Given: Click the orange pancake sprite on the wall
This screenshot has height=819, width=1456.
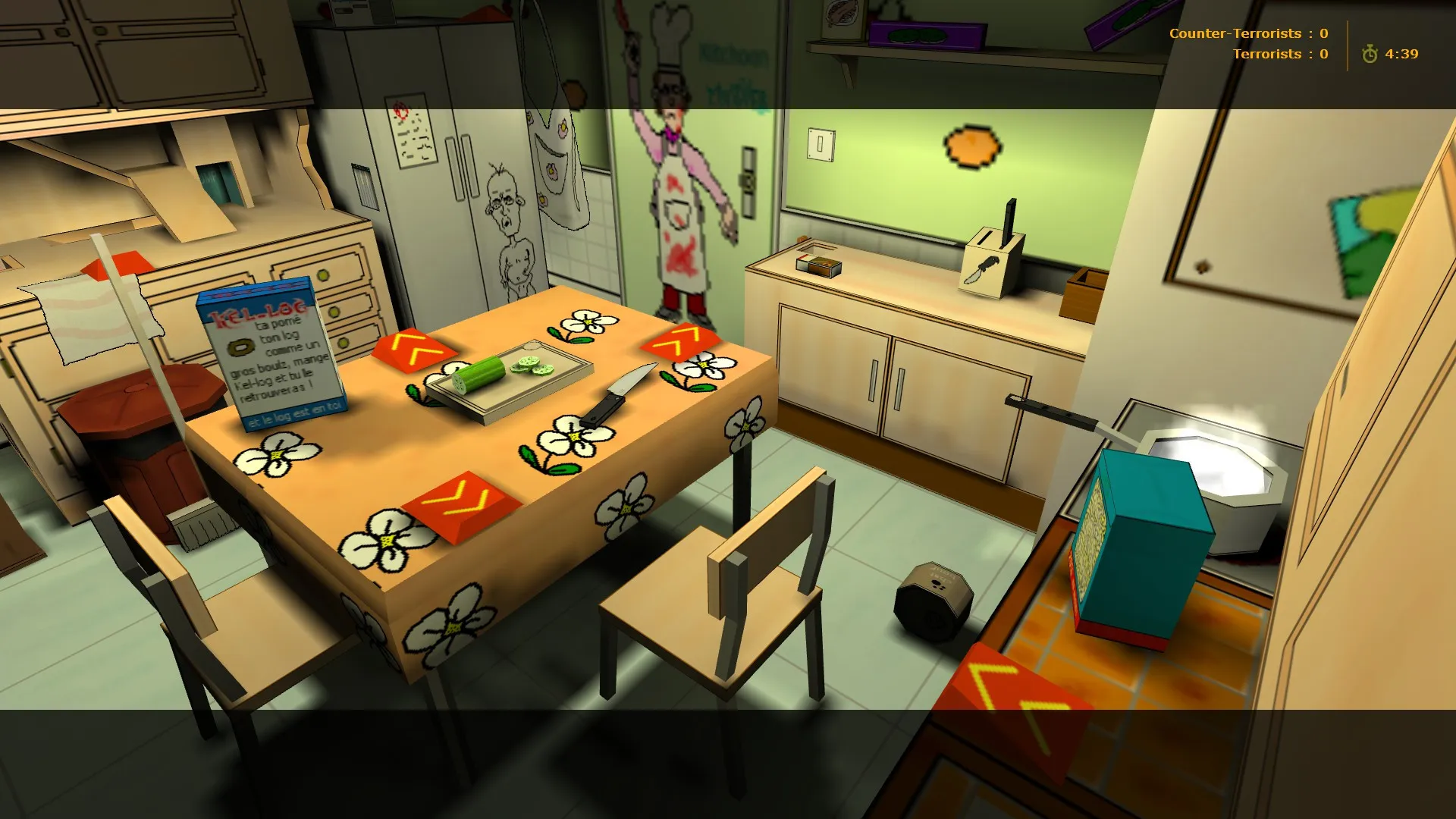Looking at the screenshot, I should [x=971, y=143].
